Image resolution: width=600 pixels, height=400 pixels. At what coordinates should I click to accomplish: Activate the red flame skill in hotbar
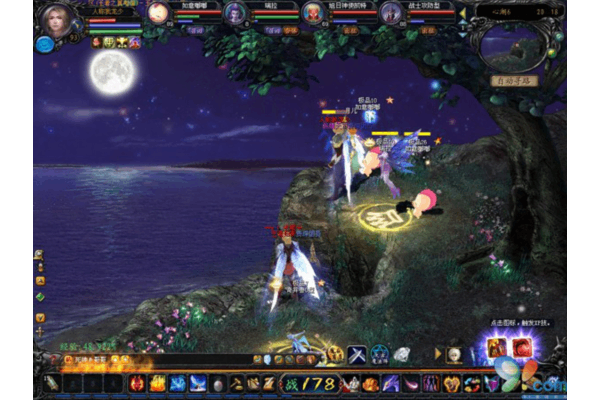137,383
